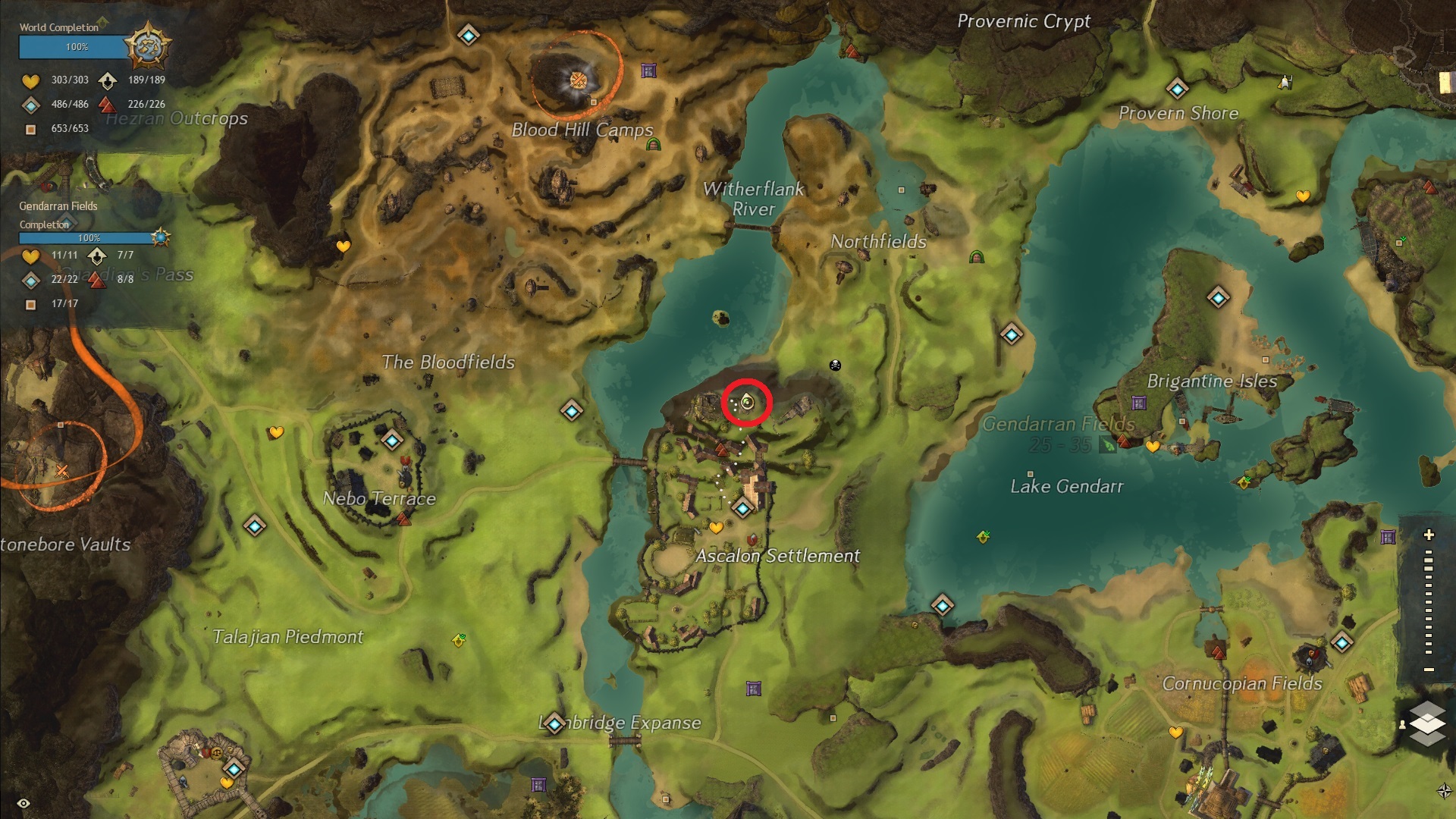Toggle the eye icon map legend
Screen dimensions: 1456x819
pos(24,803)
